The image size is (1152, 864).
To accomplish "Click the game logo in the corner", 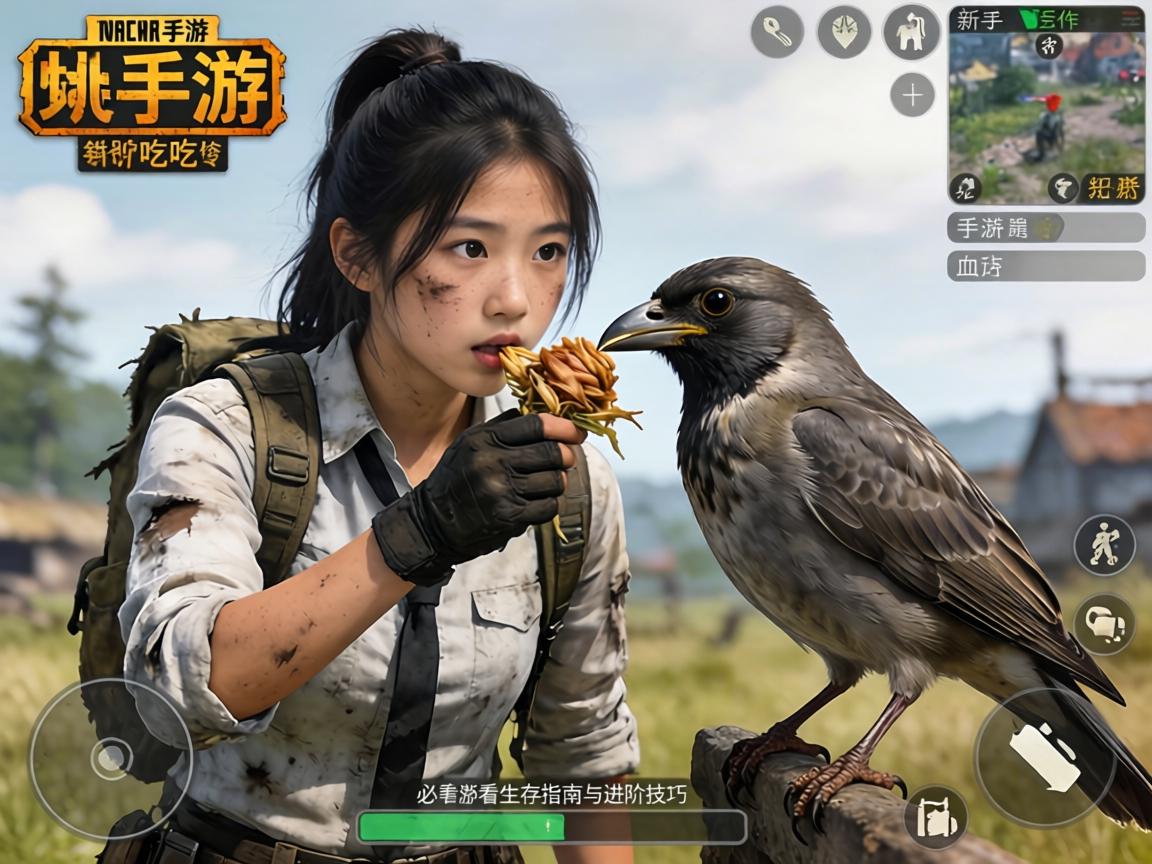I will click(151, 92).
